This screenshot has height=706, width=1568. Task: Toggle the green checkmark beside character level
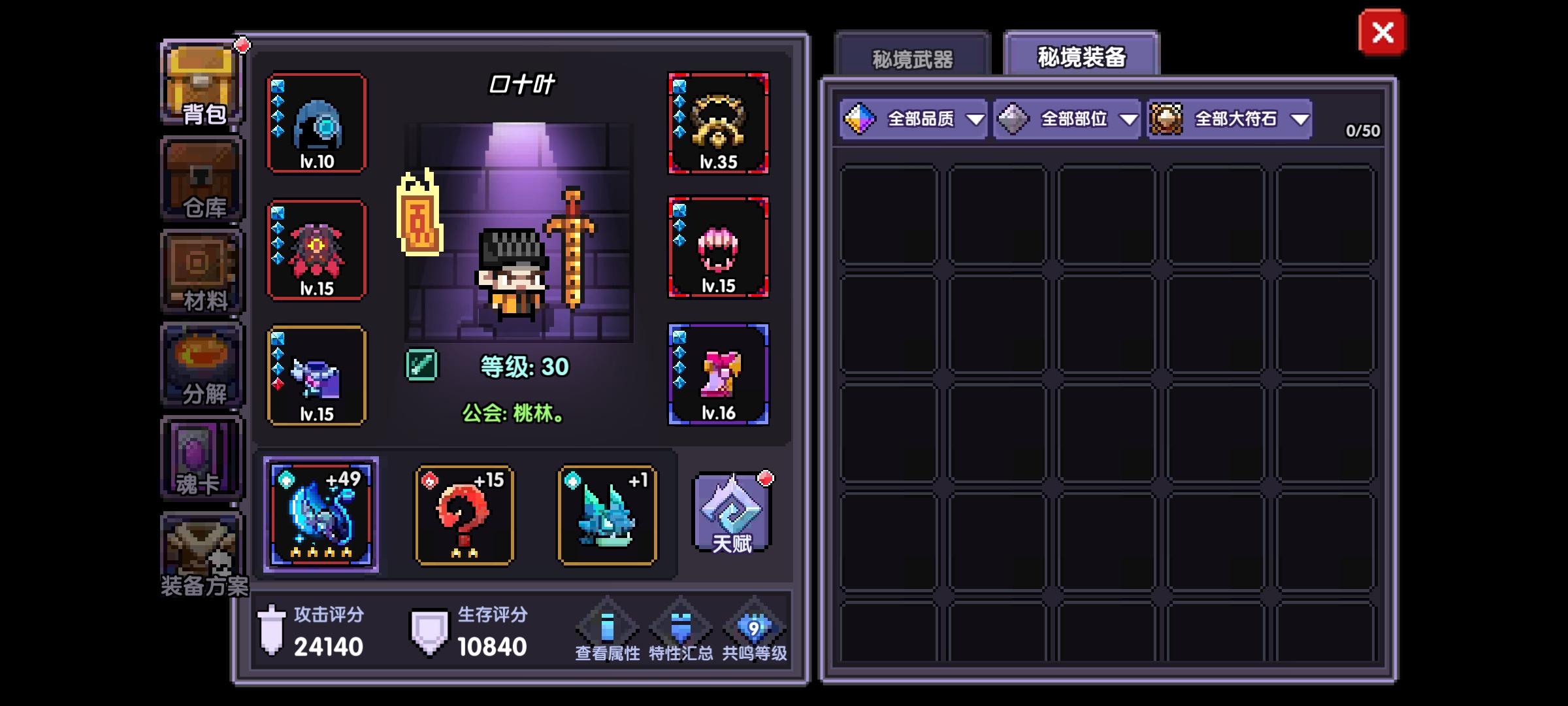click(421, 366)
